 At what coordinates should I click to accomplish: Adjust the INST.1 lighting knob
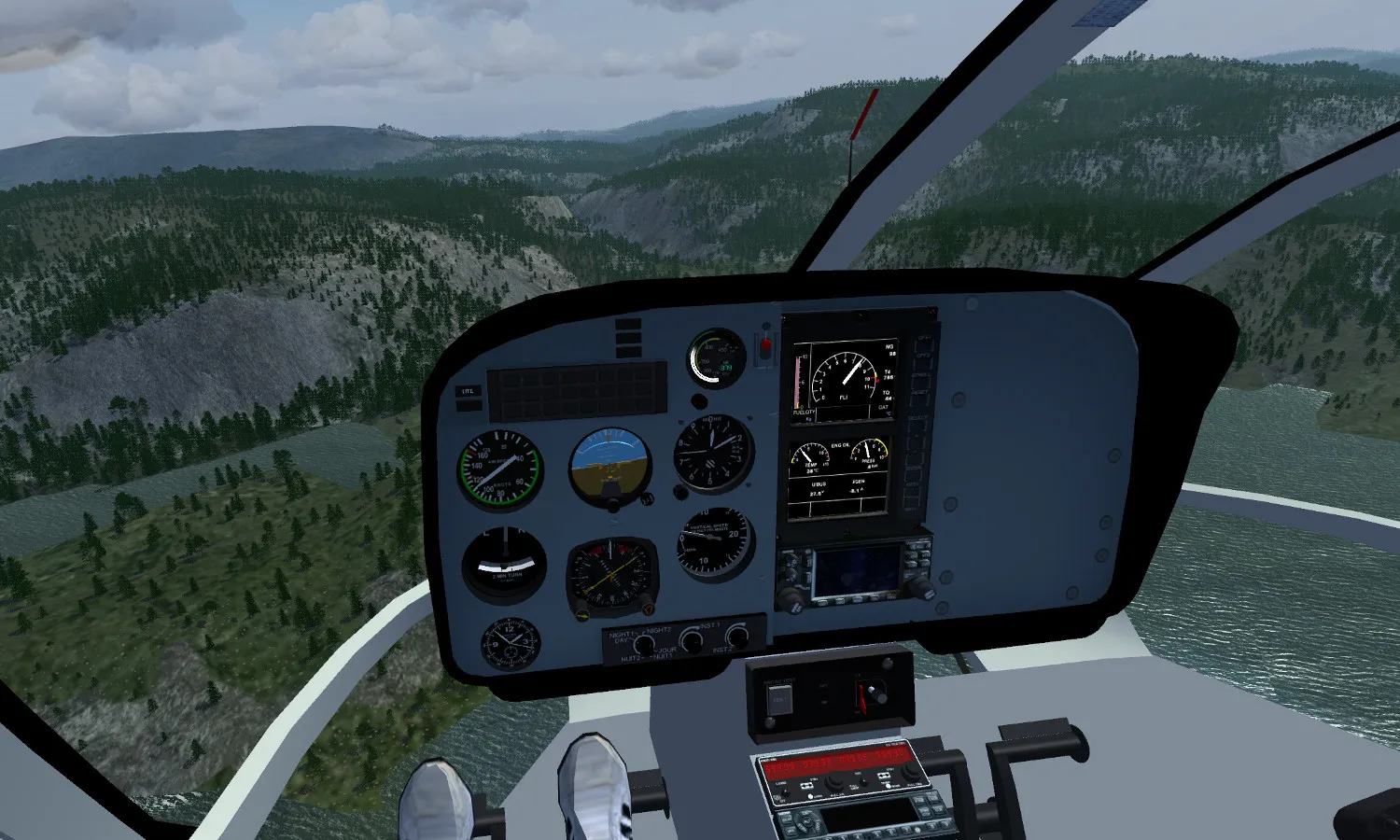(692, 640)
